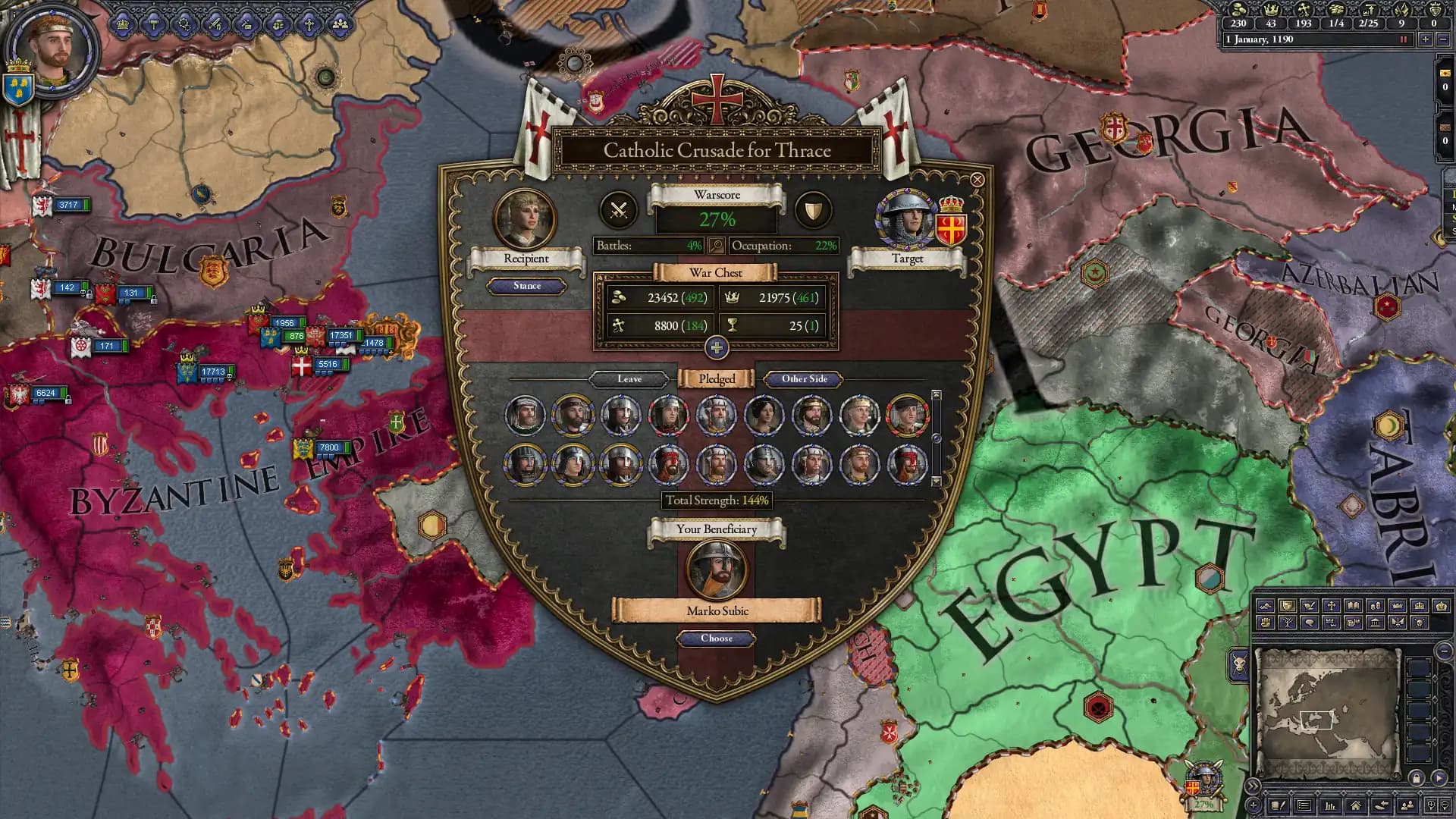Open terrain map mode with the mountain icon
Viewport: 1456px width, 819px height.
click(1265, 607)
